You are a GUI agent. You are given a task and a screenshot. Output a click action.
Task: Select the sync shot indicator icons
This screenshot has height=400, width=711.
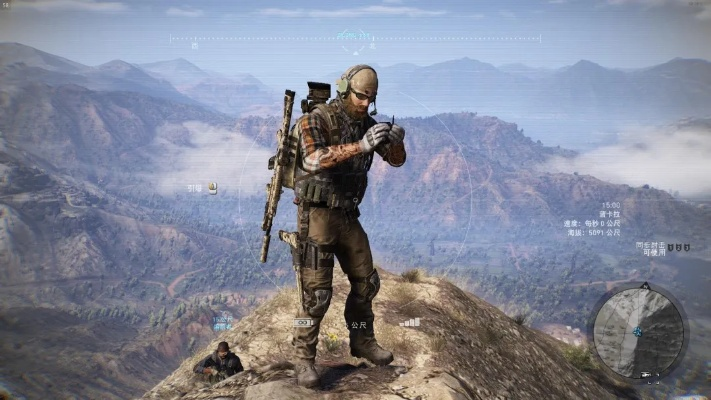pos(678,246)
